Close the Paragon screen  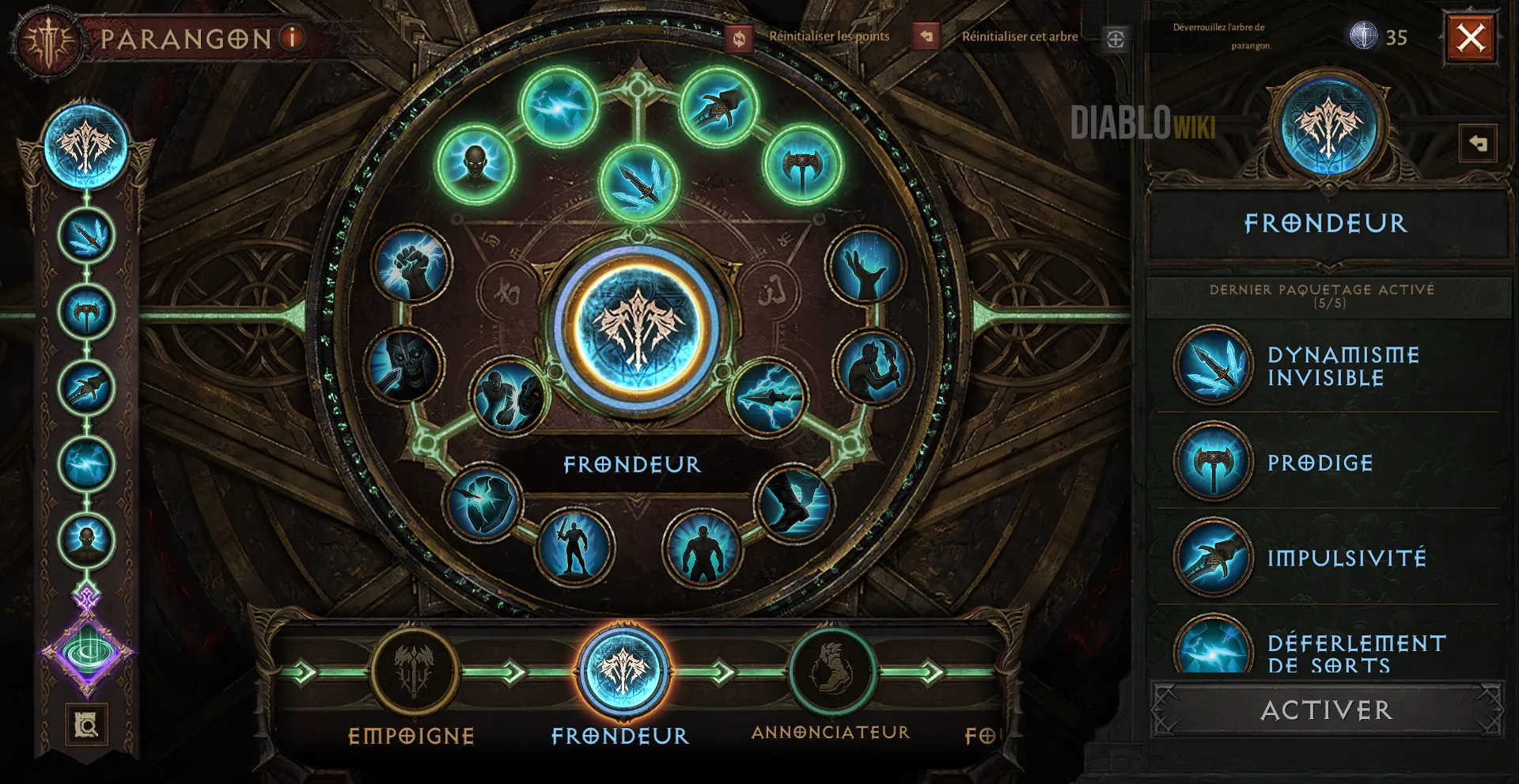tap(1471, 37)
